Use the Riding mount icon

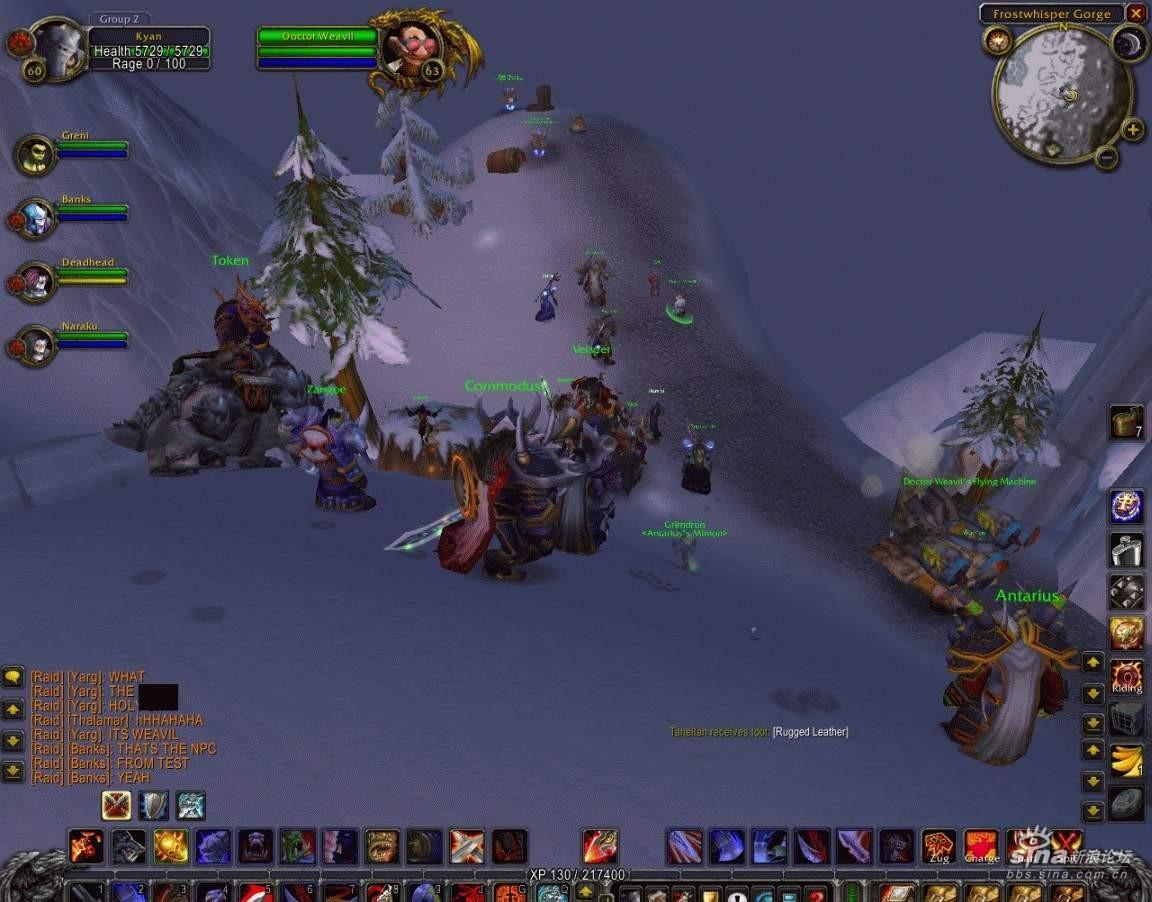[x=1127, y=676]
